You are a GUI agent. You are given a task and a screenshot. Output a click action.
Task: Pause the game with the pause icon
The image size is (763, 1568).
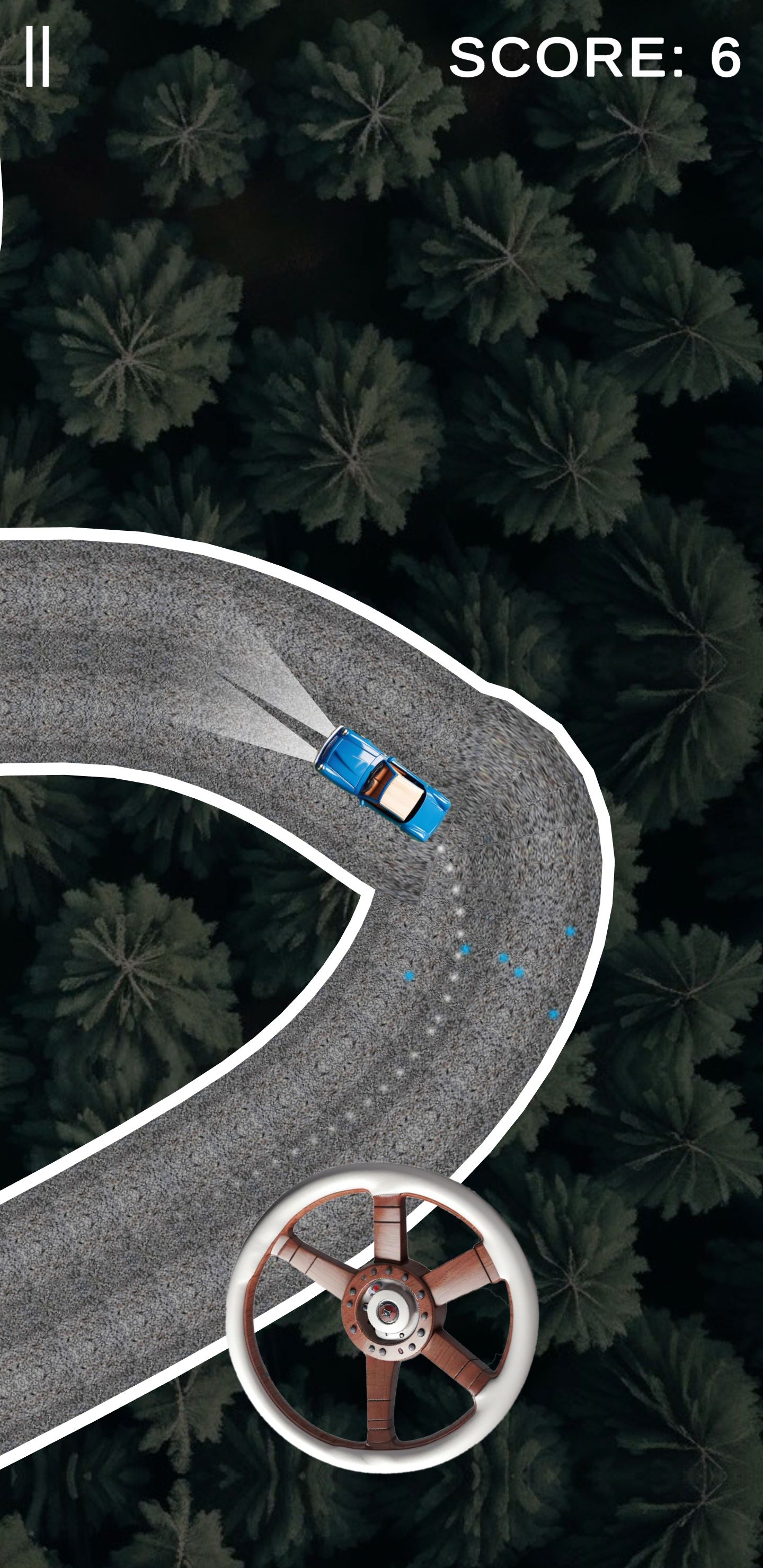coord(37,58)
